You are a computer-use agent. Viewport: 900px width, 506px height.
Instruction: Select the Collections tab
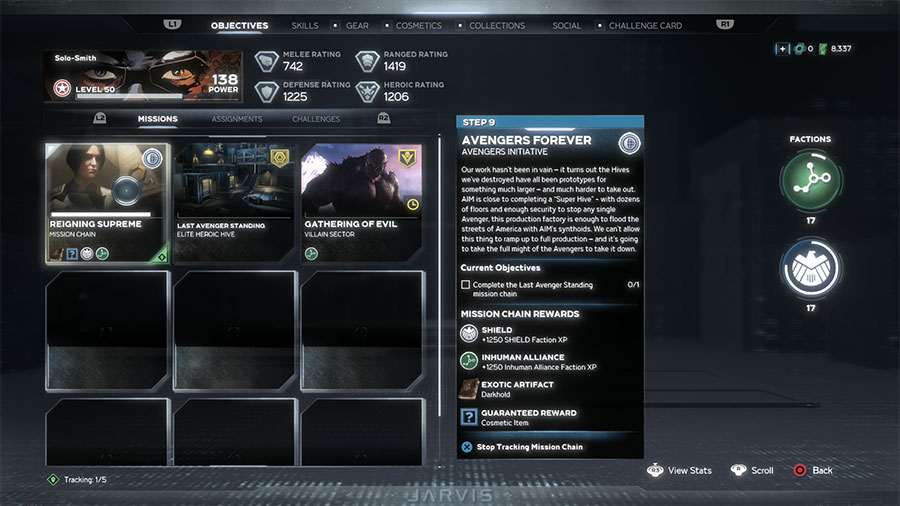click(497, 26)
